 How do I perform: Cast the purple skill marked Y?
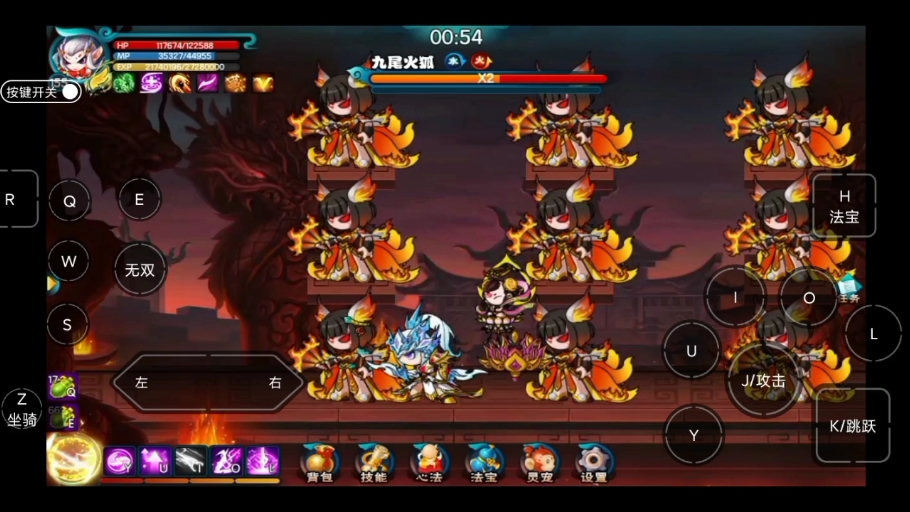119,460
